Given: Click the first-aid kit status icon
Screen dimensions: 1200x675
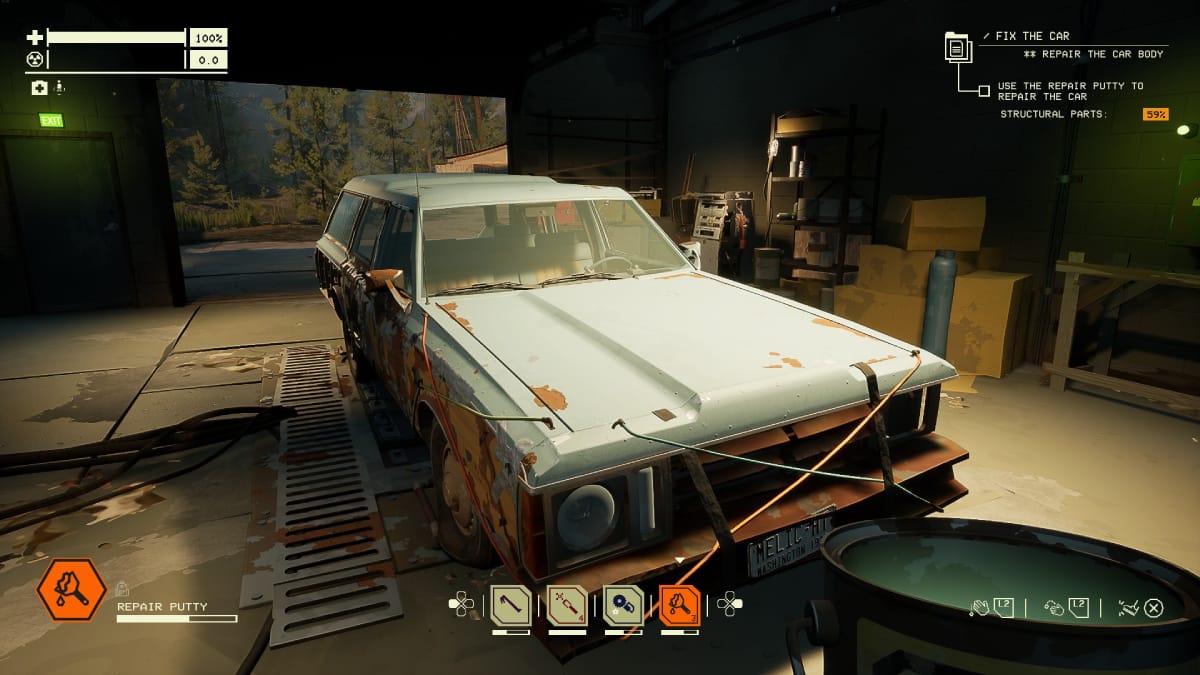Looking at the screenshot, I should click(x=39, y=88).
